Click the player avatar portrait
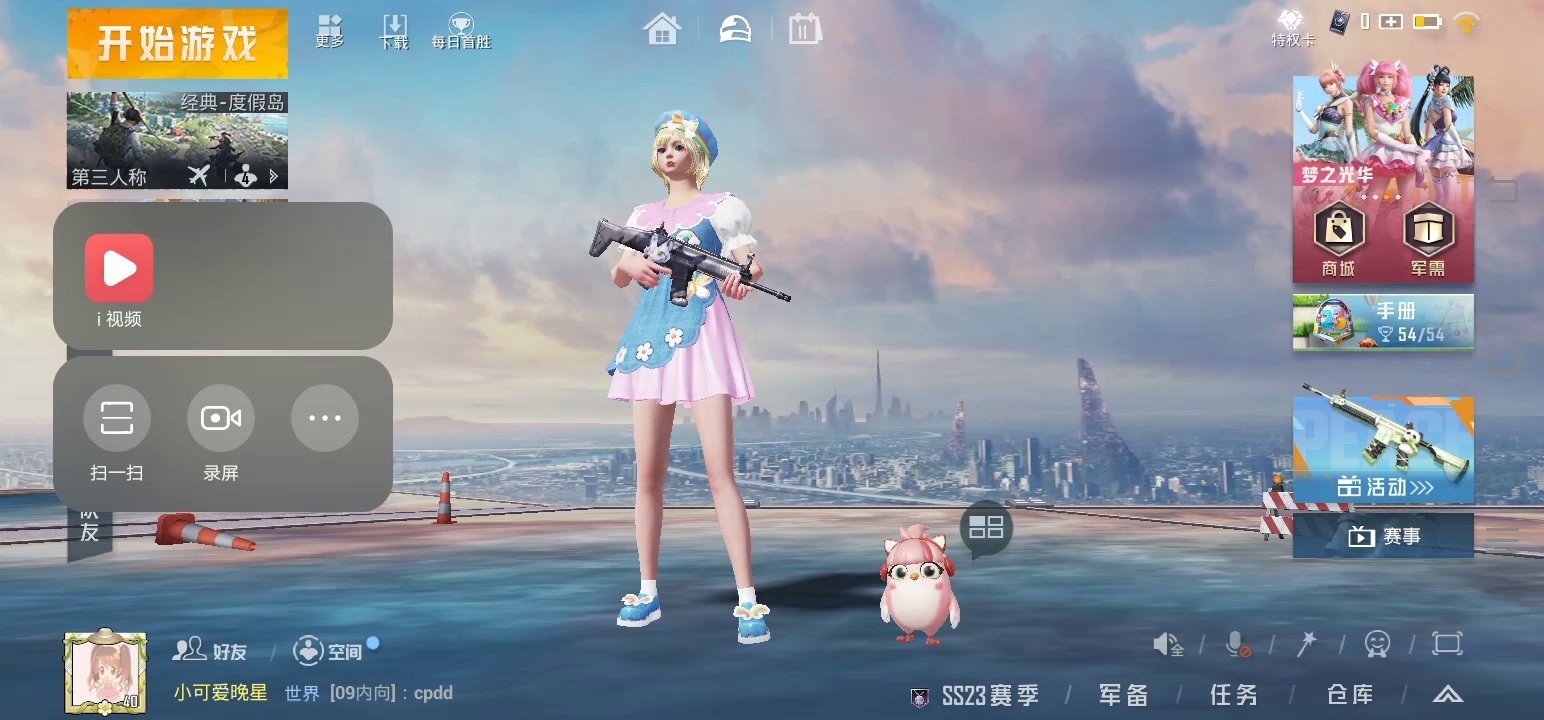Viewport: 1544px width, 720px height. pyautogui.click(x=105, y=672)
